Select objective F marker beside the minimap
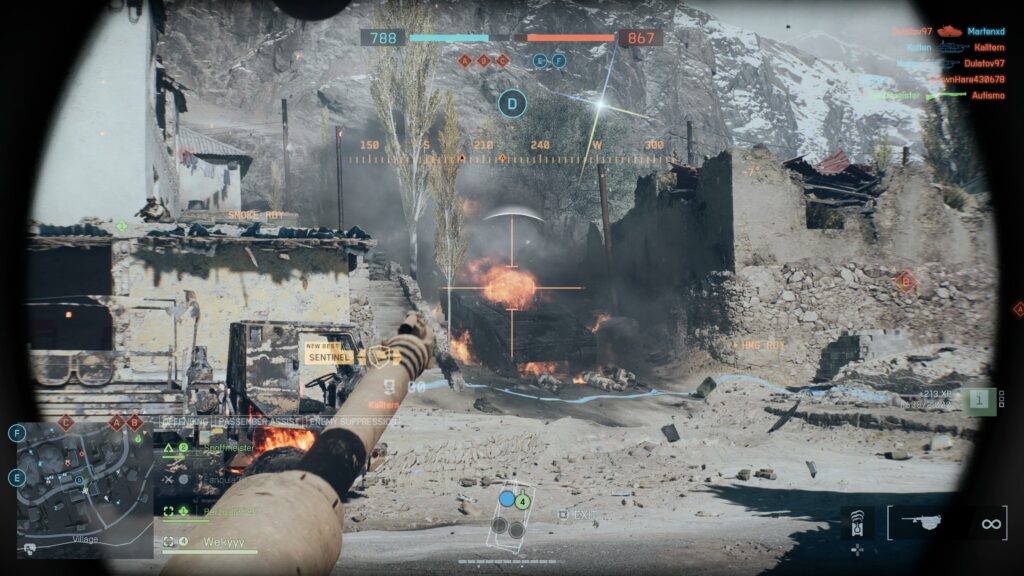The height and width of the screenshot is (576, 1024). click(x=17, y=433)
